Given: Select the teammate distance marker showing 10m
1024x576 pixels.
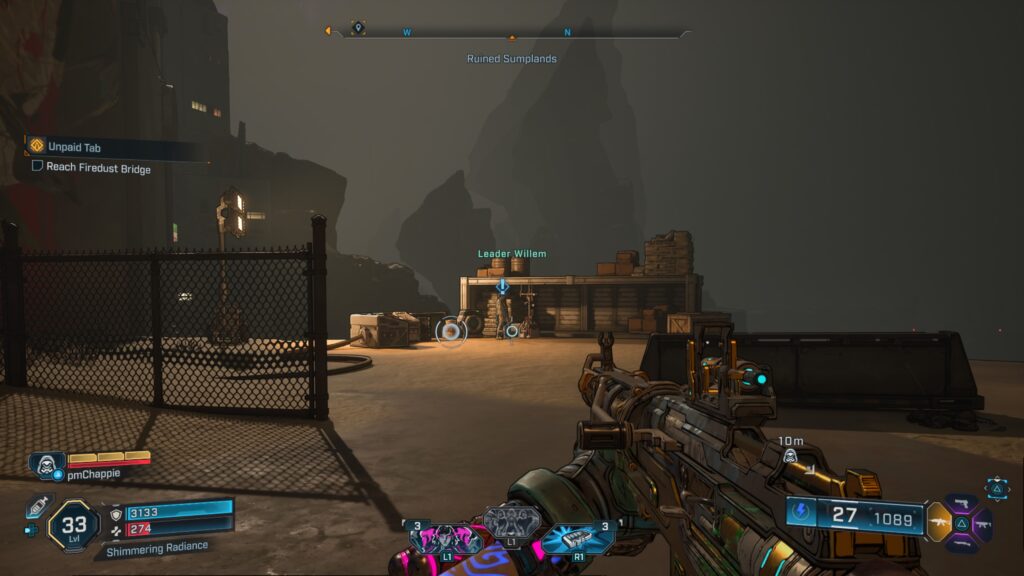Looking at the screenshot, I should coord(789,456).
